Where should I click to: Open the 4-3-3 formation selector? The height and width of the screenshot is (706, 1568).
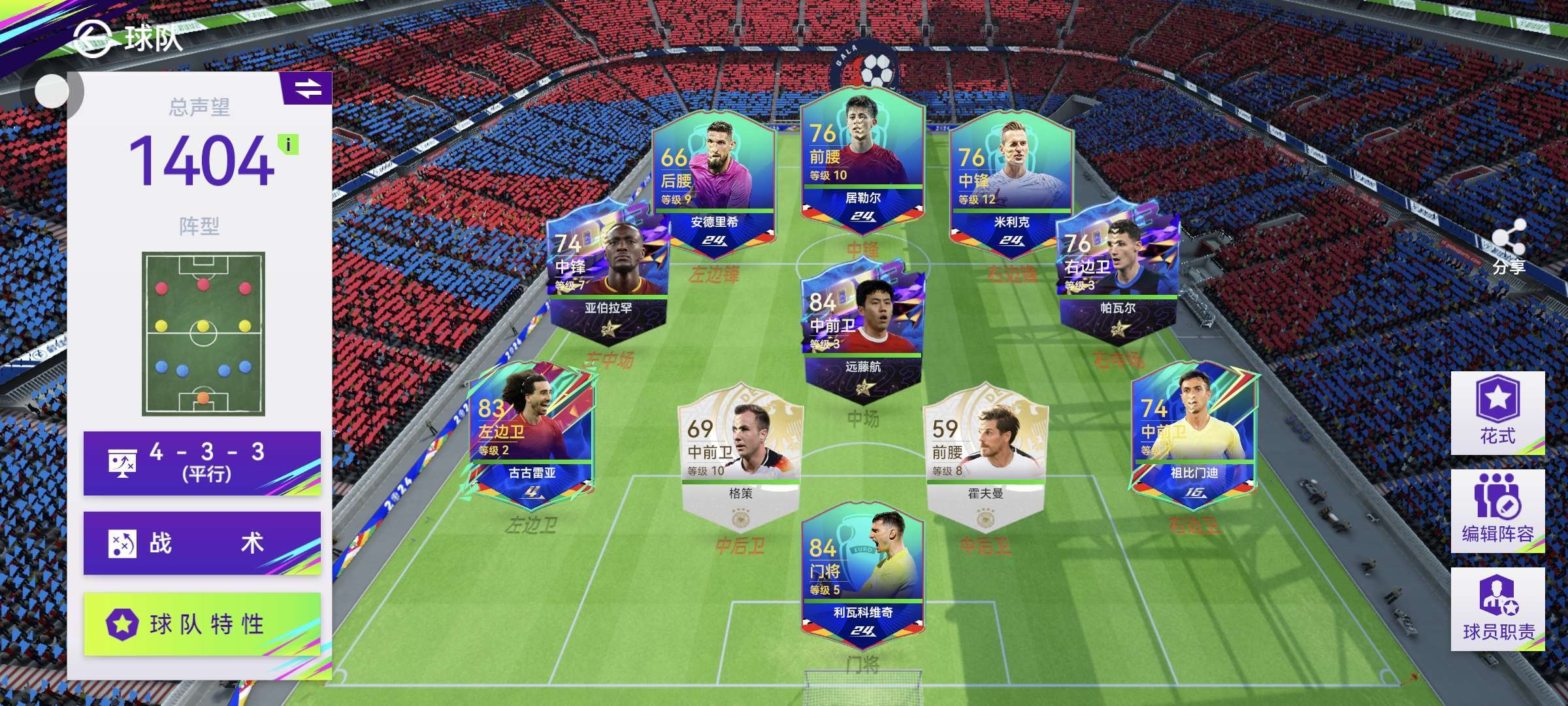click(202, 463)
